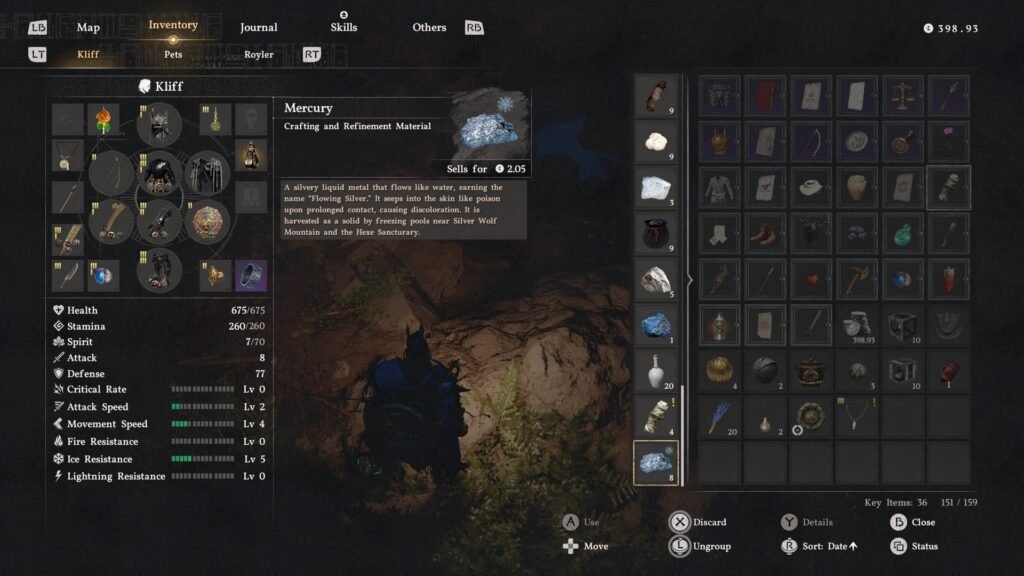Select the white vase item with count 20
1024x576 pixels.
coord(657,370)
